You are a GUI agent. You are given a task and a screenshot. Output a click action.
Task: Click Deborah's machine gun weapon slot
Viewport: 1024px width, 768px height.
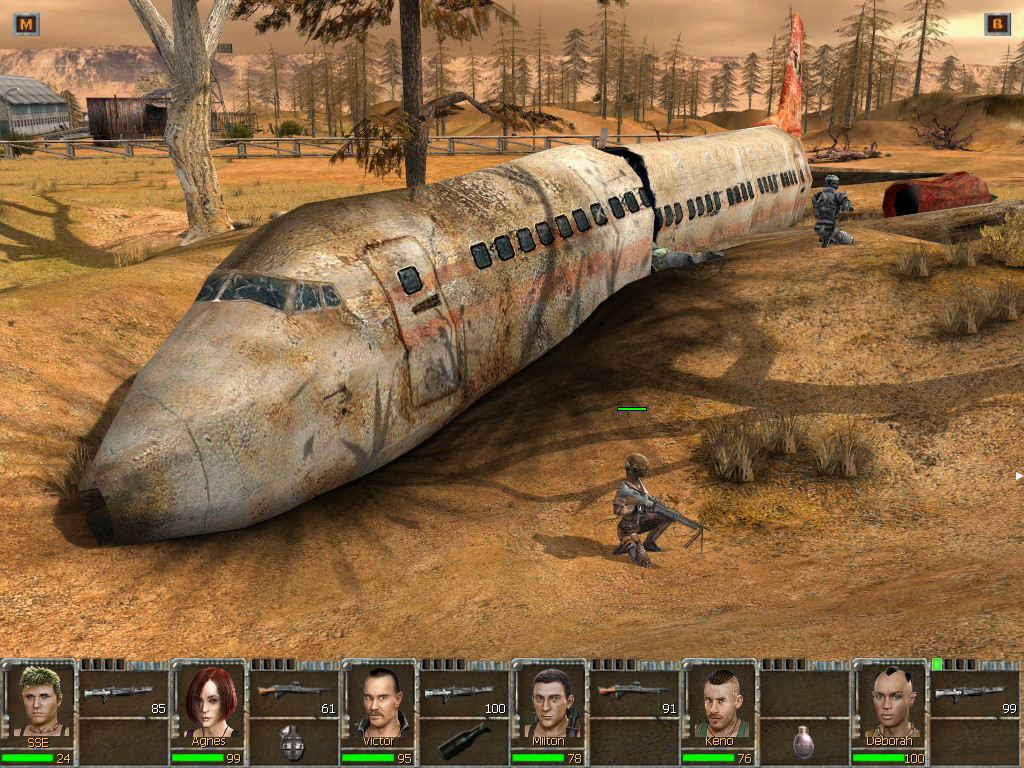(974, 692)
